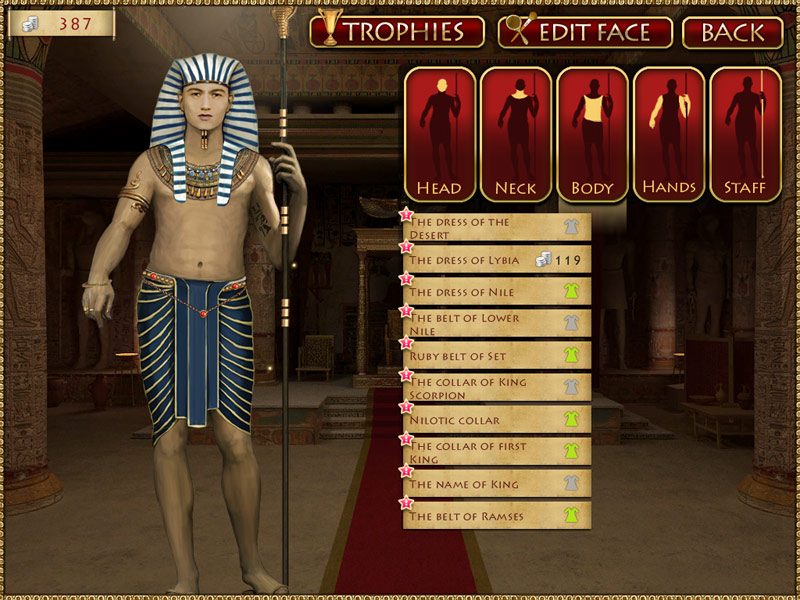Image resolution: width=800 pixels, height=600 pixels.
Task: Select The Dress of the Desert
Action: coord(497,228)
